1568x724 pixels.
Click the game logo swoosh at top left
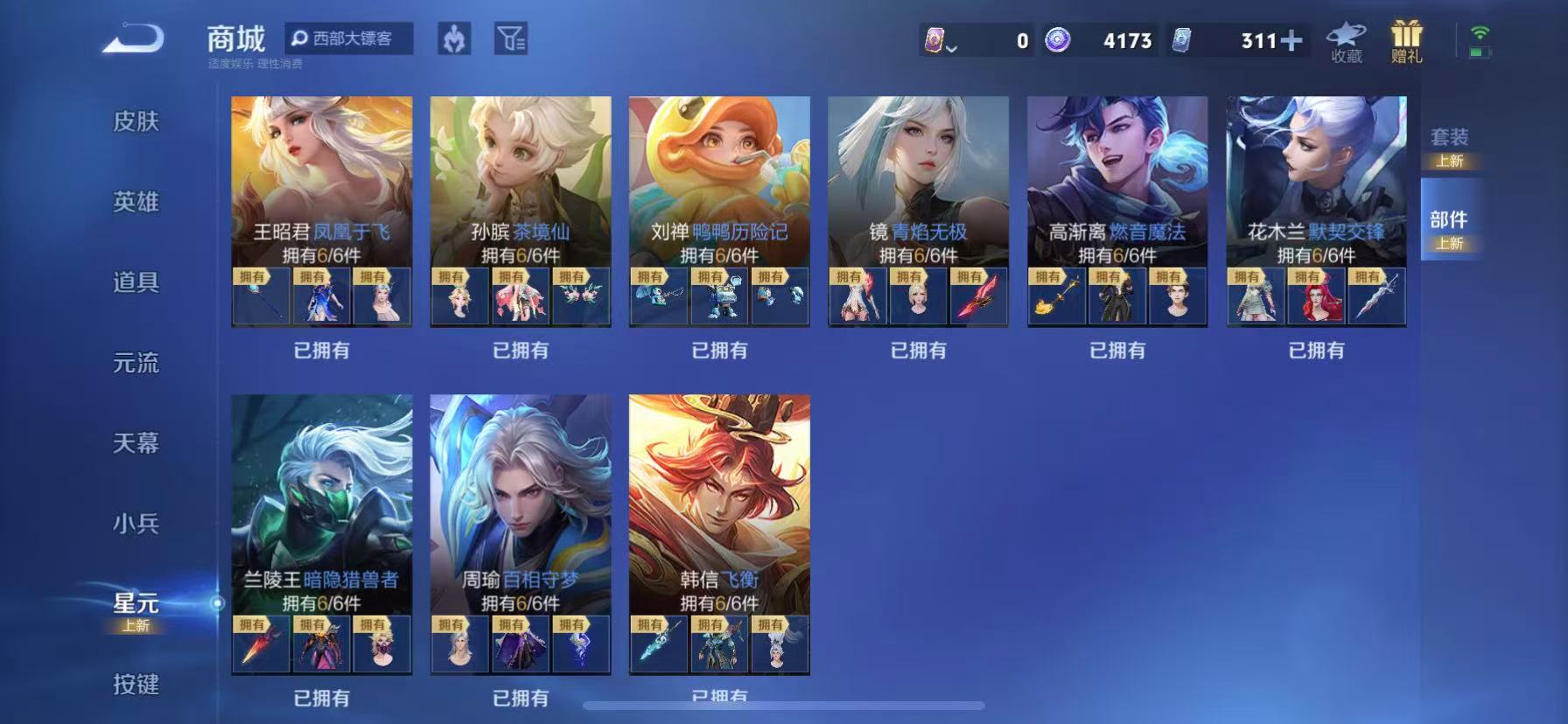131,37
